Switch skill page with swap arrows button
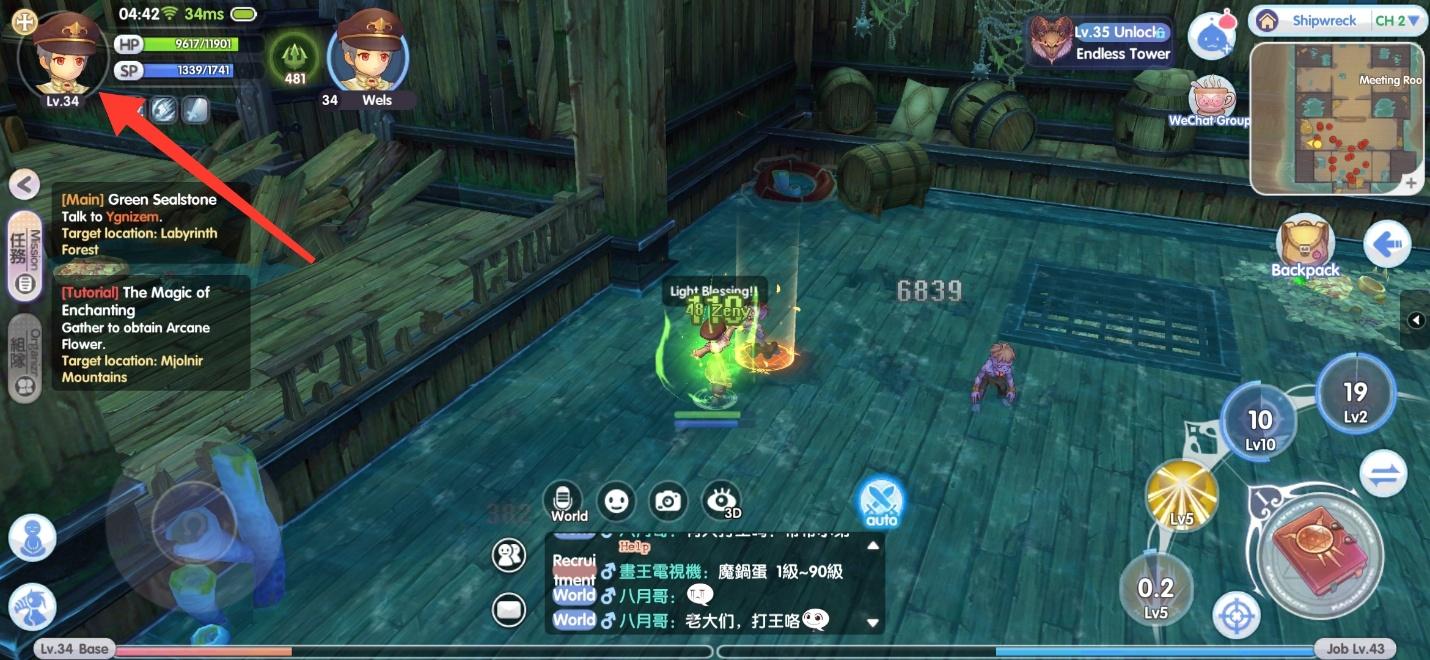Image resolution: width=1430 pixels, height=660 pixels. (x=1383, y=475)
